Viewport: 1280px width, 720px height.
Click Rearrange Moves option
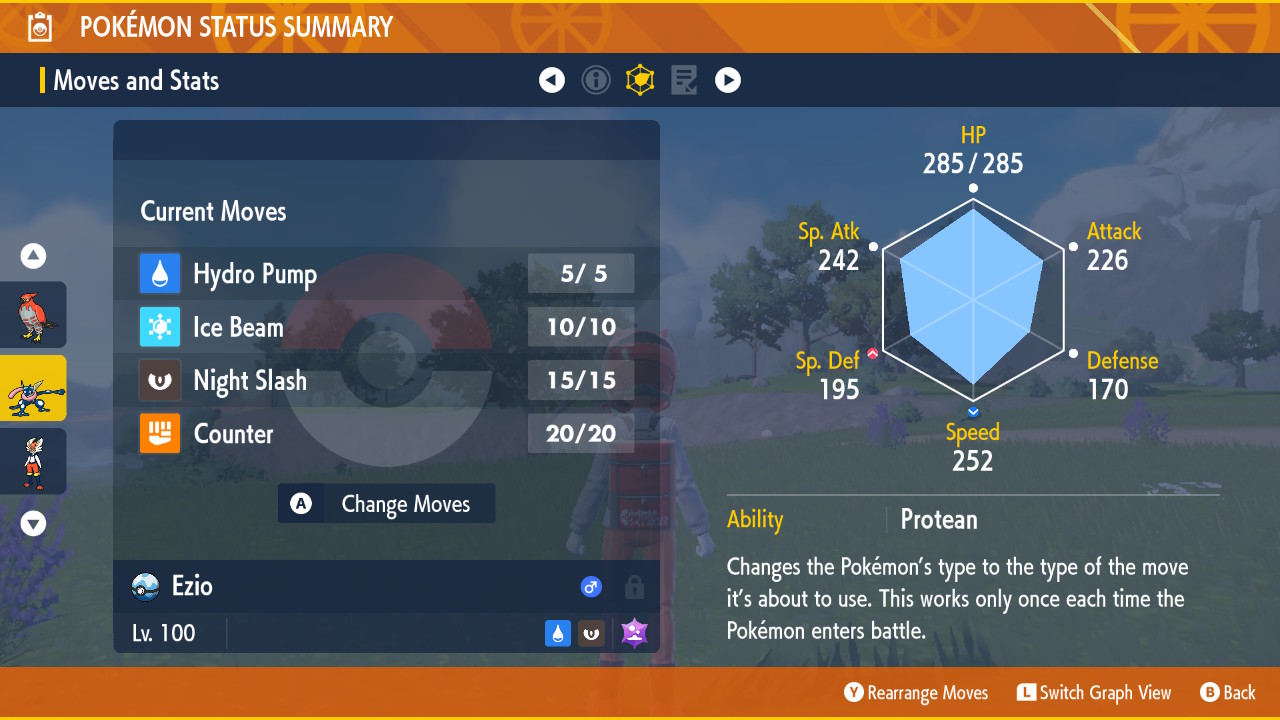(916, 693)
